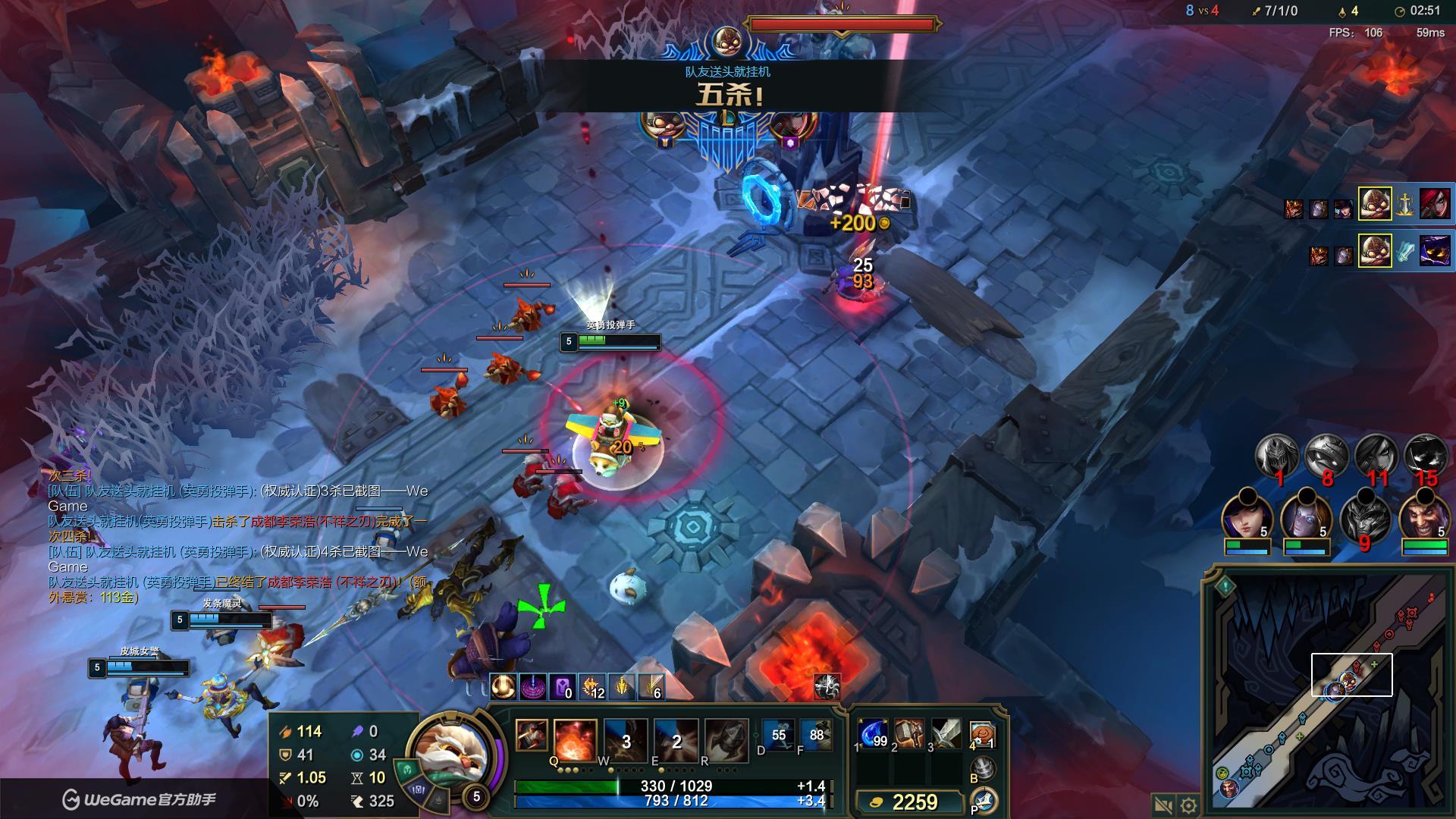Viewport: 1456px width, 819px height.
Task: Open the minimap settings gear
Action: 1189,805
